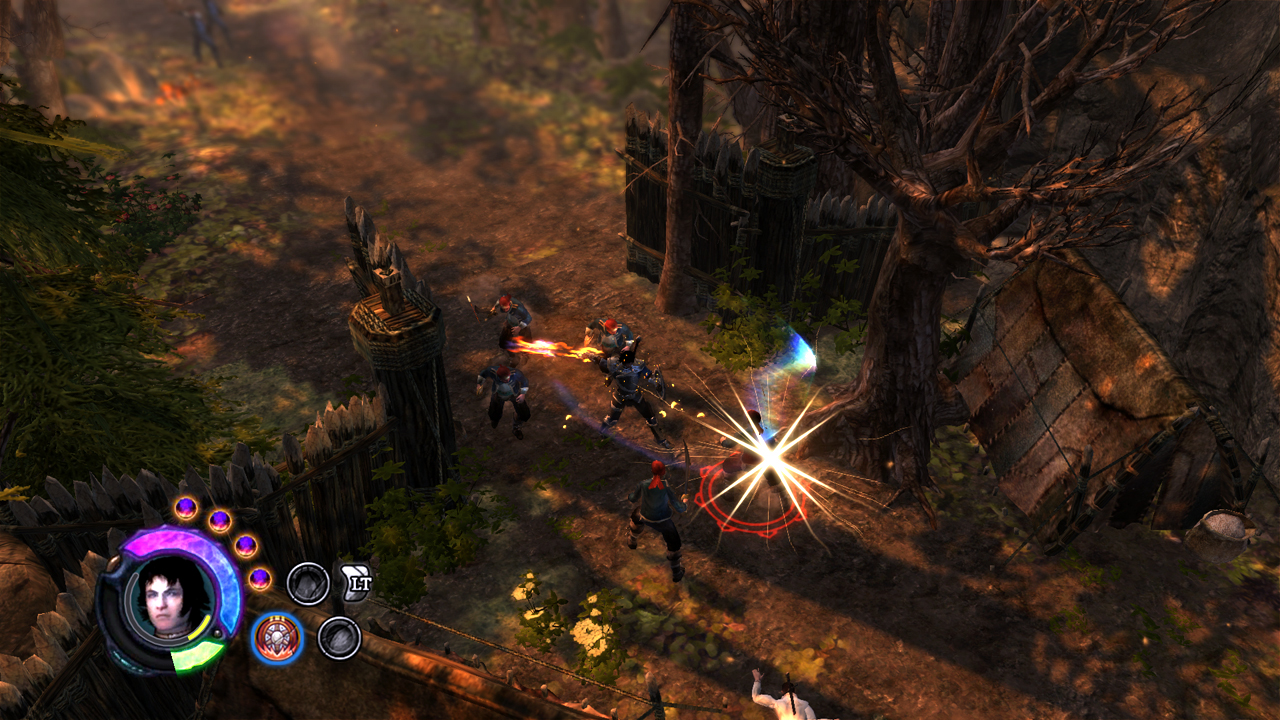Click the bottom purple focus orb

(x=259, y=578)
